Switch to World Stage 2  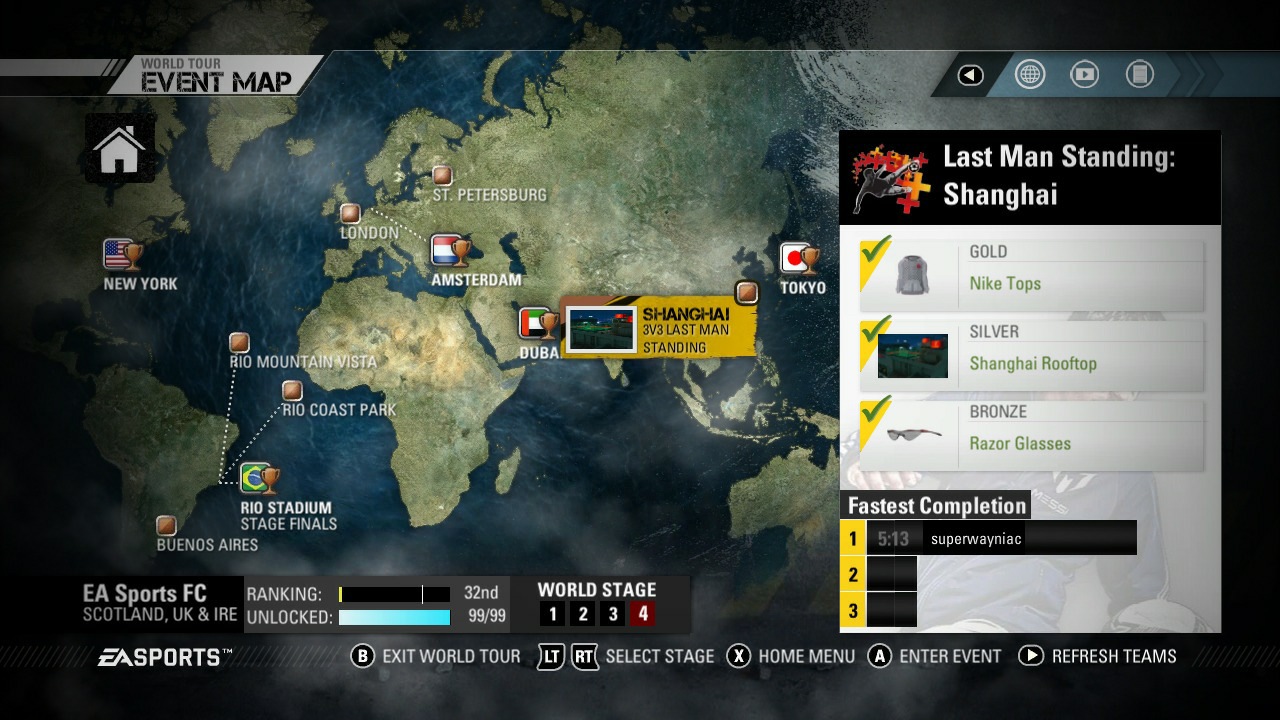(583, 615)
